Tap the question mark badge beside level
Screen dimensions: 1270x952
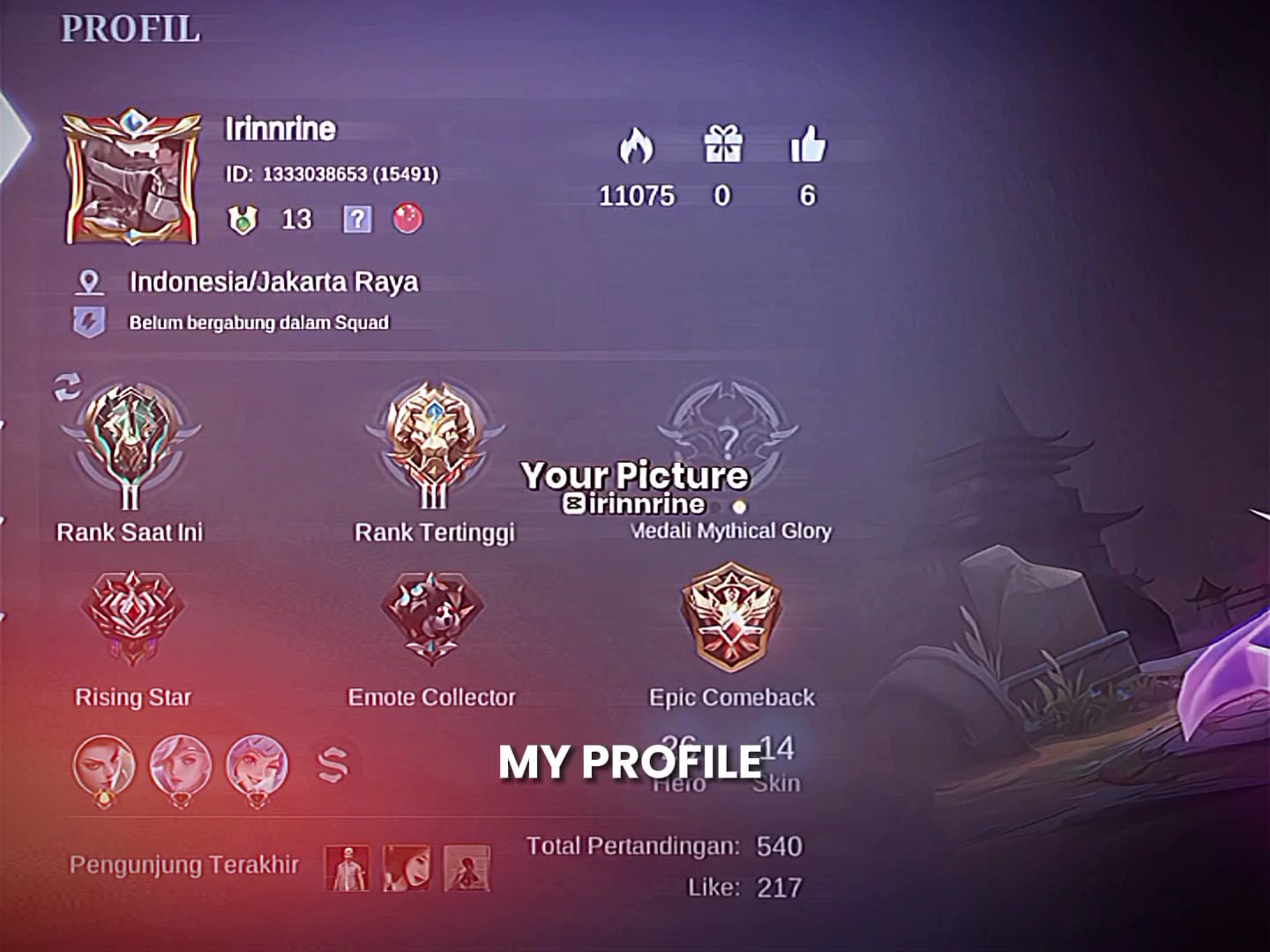tap(357, 219)
